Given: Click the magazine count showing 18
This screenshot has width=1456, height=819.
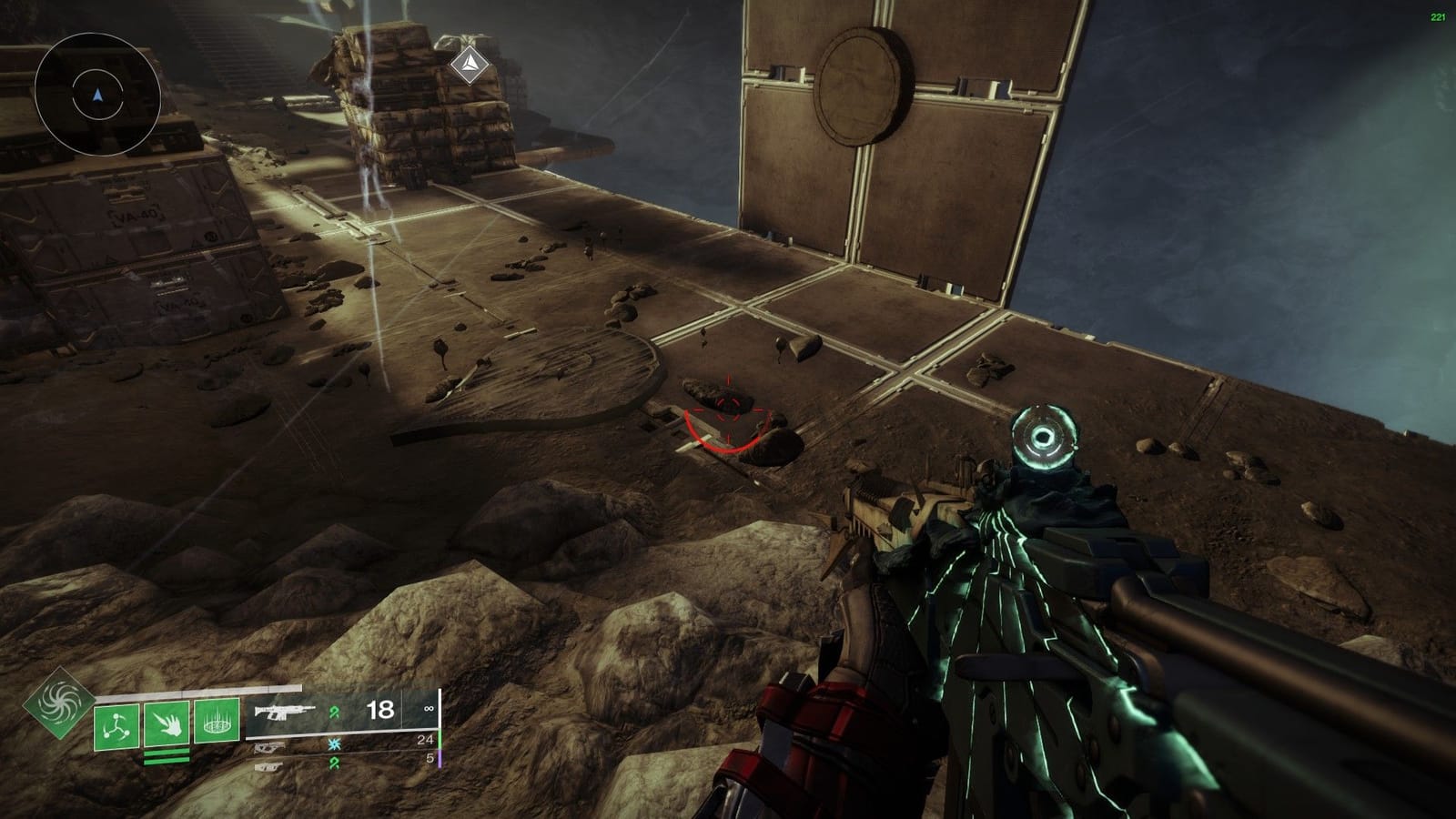Looking at the screenshot, I should point(379,709).
